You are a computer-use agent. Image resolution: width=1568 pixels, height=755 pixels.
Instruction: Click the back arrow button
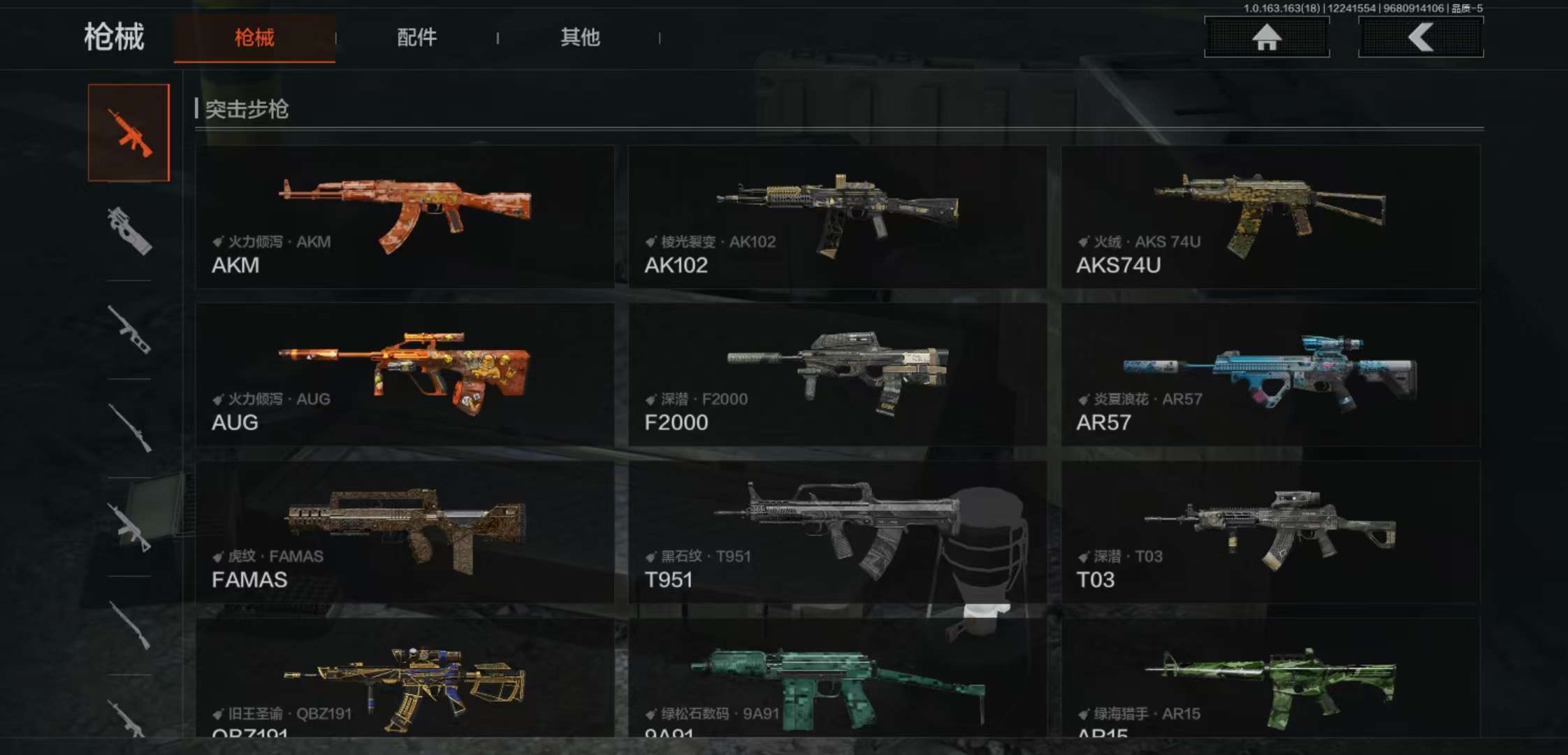coord(1421,37)
